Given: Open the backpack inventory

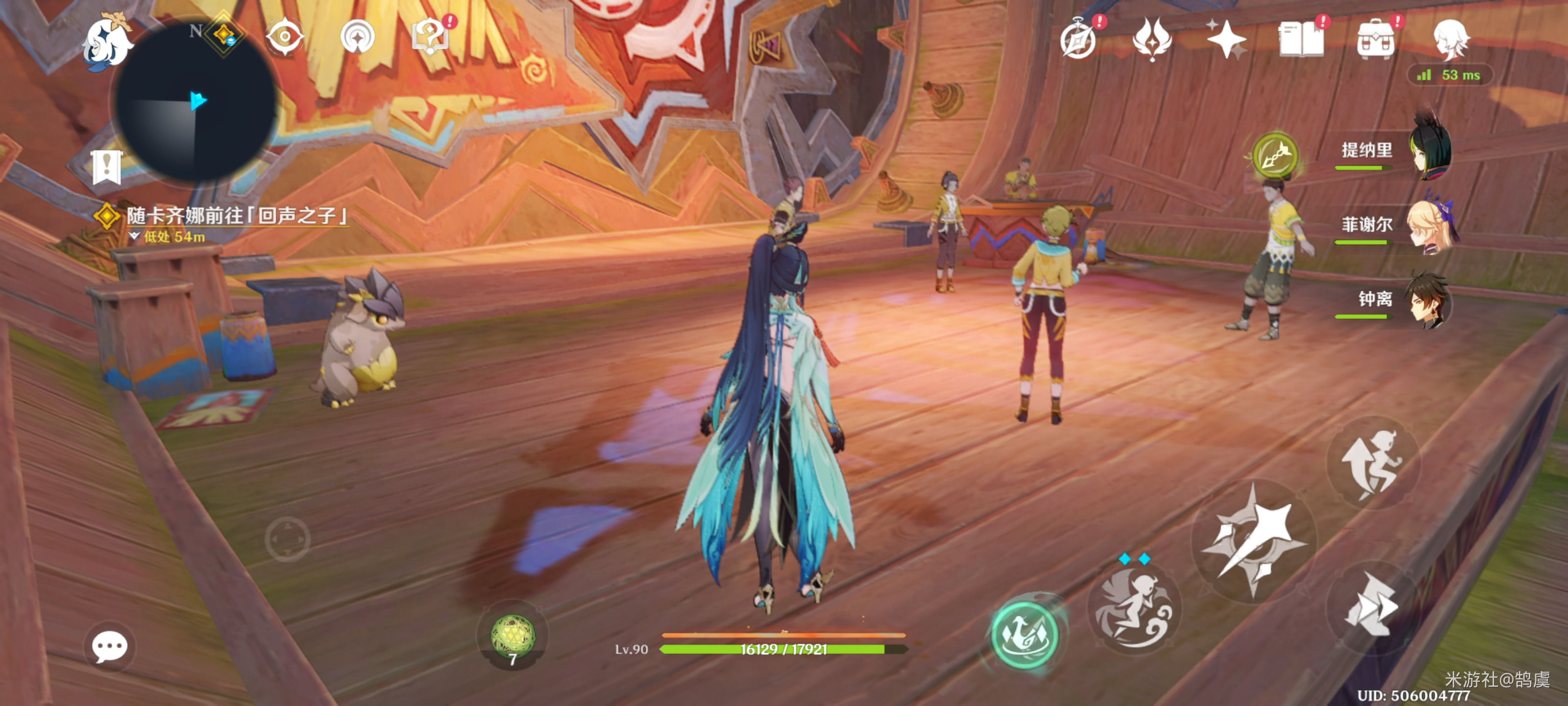Looking at the screenshot, I should [1375, 40].
